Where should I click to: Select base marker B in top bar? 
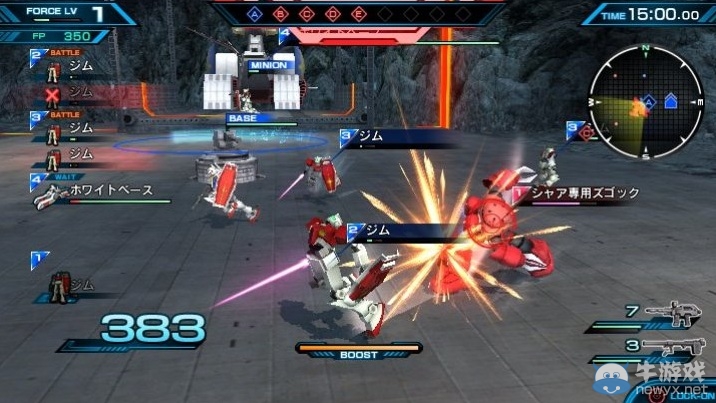(x=281, y=15)
